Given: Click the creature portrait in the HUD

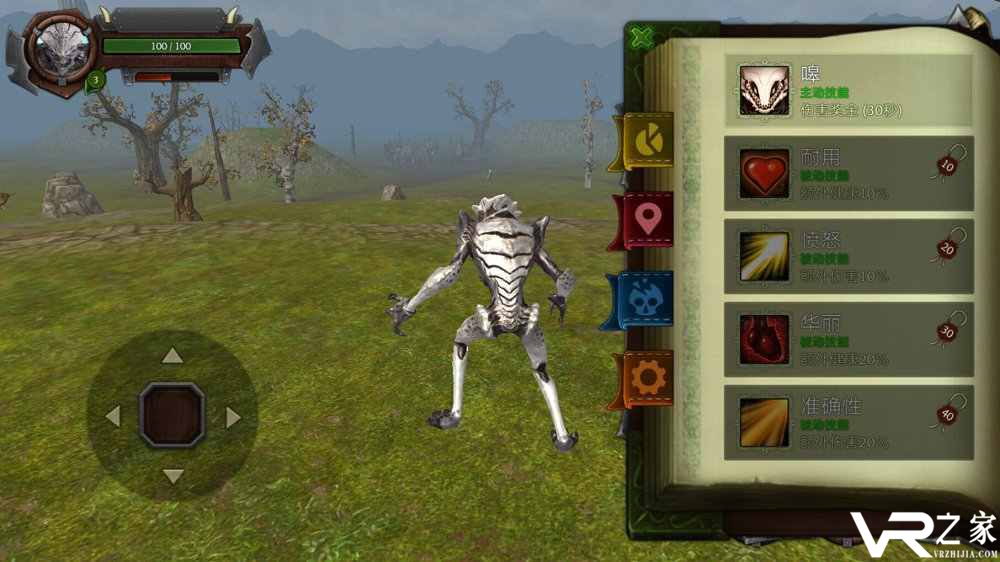Looking at the screenshot, I should (60, 49).
